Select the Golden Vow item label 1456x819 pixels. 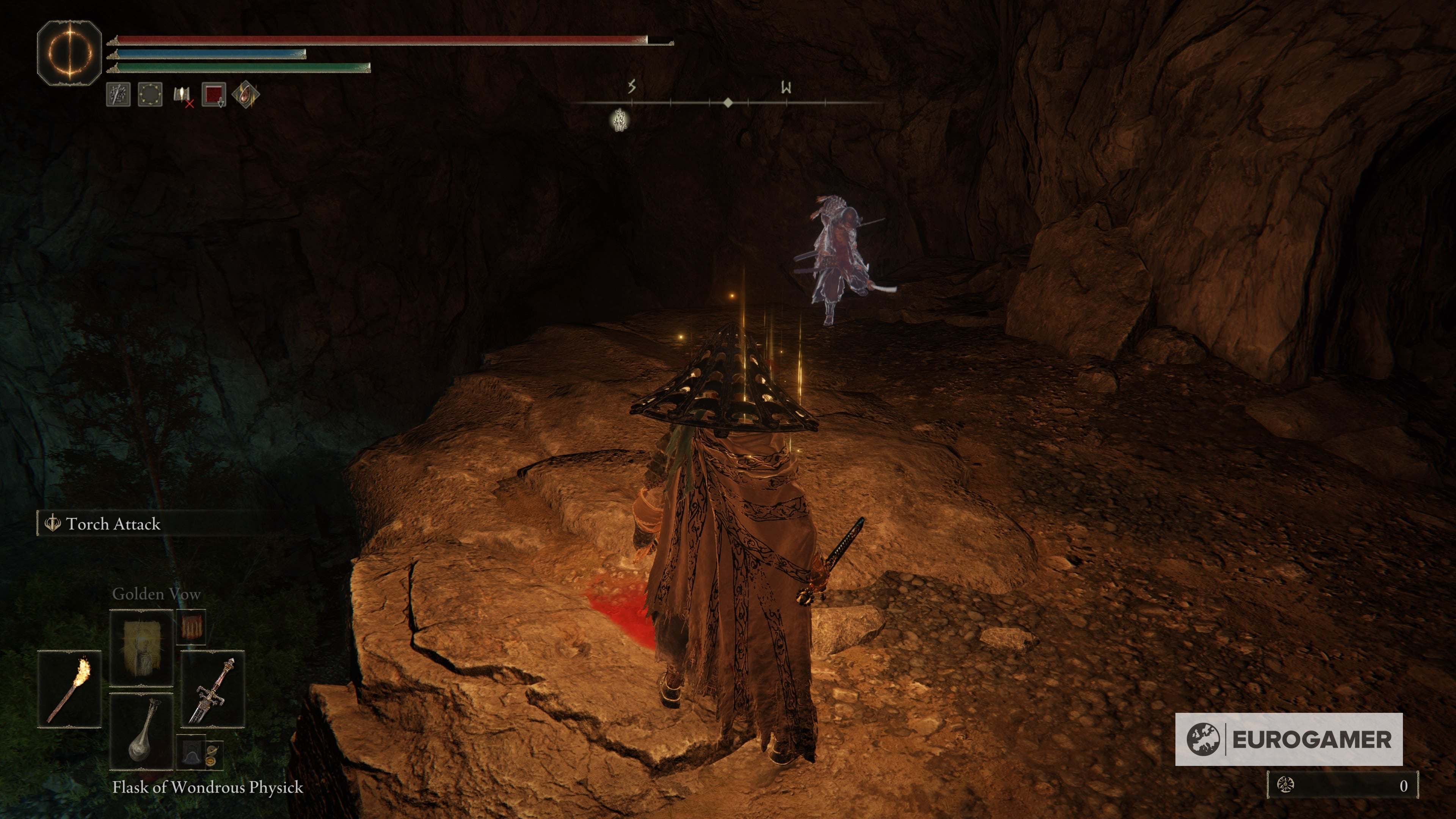[157, 594]
